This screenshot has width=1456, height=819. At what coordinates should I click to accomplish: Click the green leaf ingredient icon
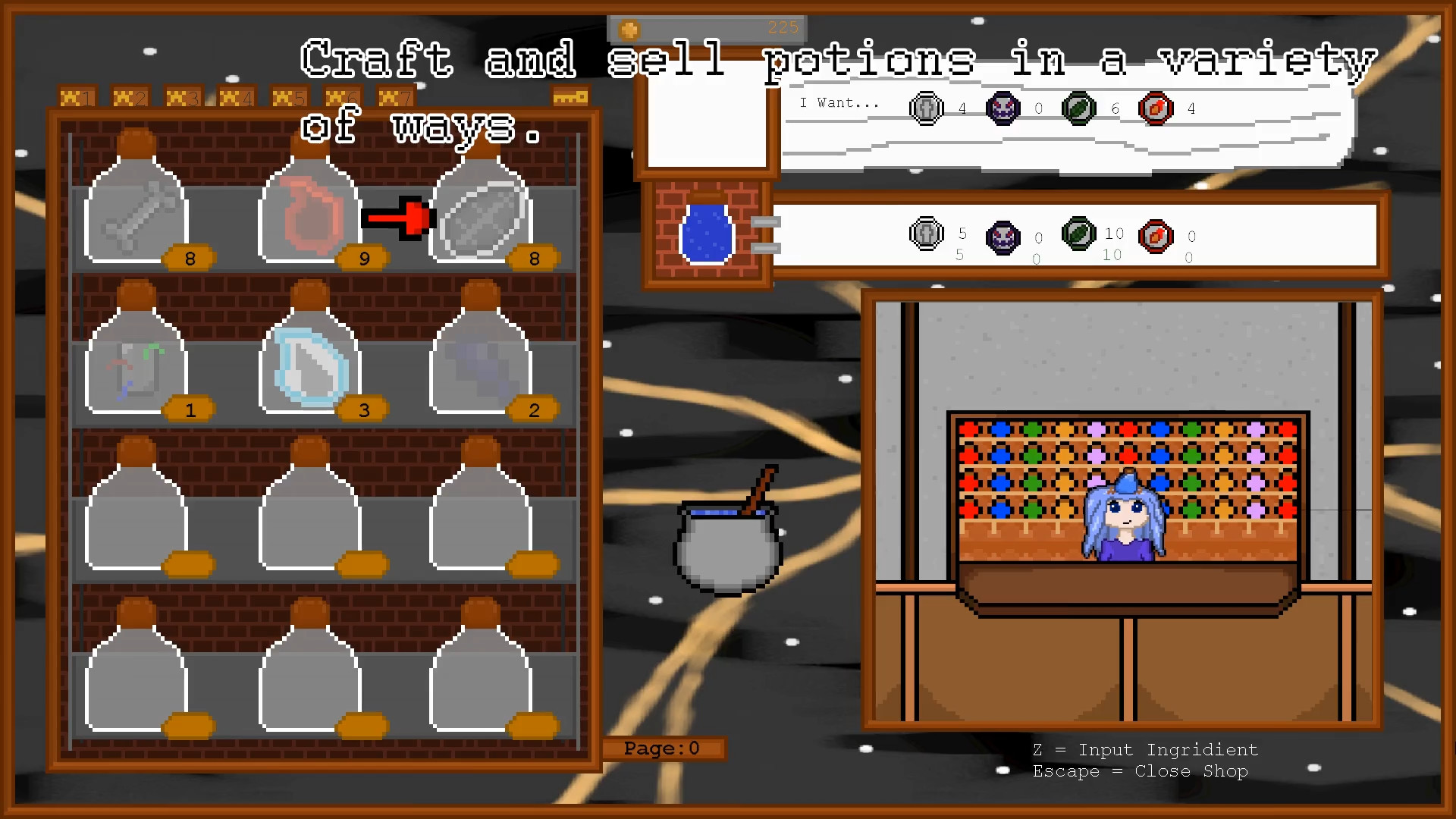(1078, 108)
